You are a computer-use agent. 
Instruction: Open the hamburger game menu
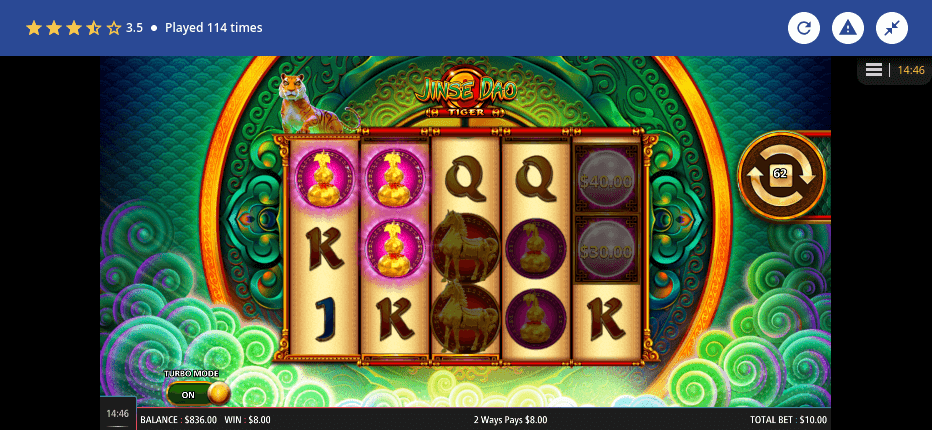[x=874, y=70]
